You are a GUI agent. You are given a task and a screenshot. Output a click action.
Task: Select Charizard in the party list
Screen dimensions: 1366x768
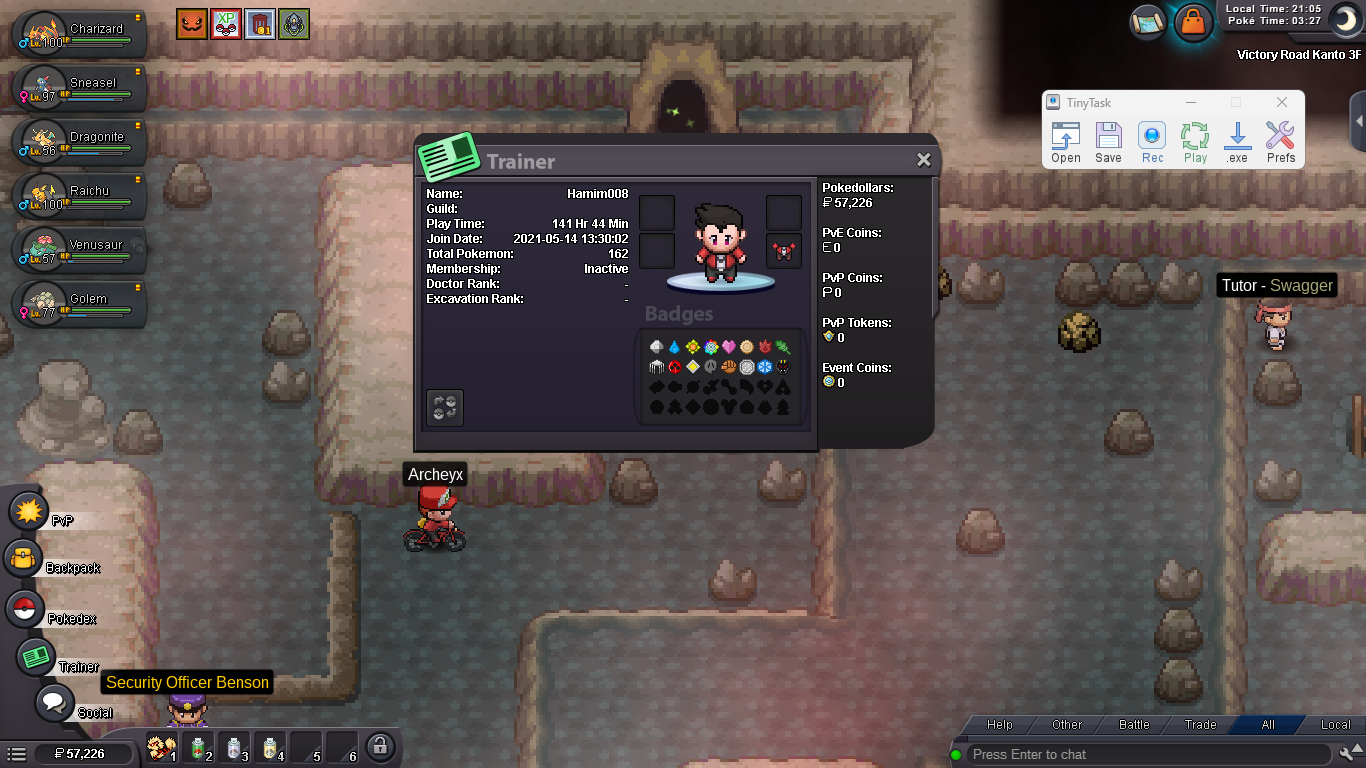tap(80, 34)
